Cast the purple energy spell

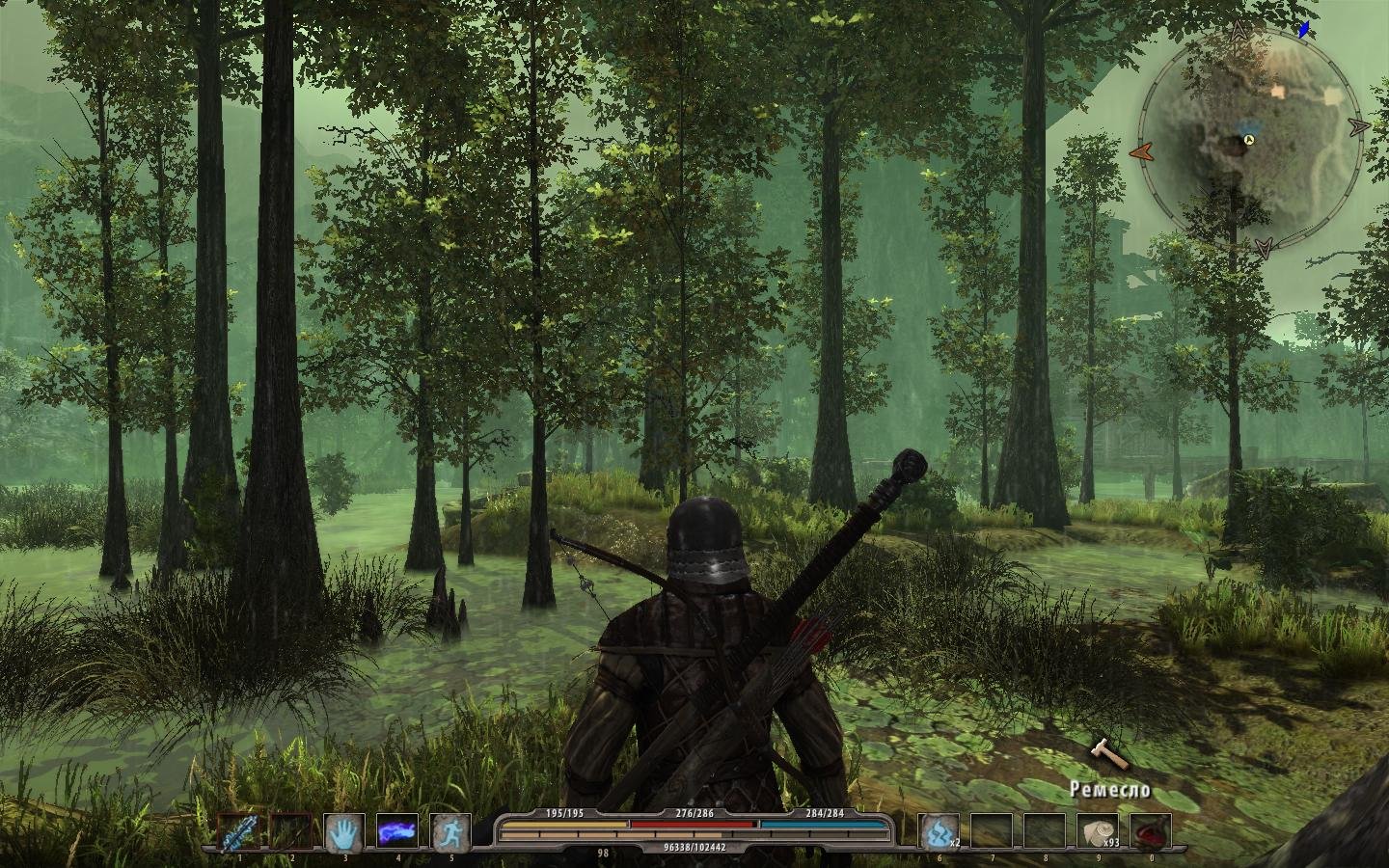pyautogui.click(x=396, y=832)
